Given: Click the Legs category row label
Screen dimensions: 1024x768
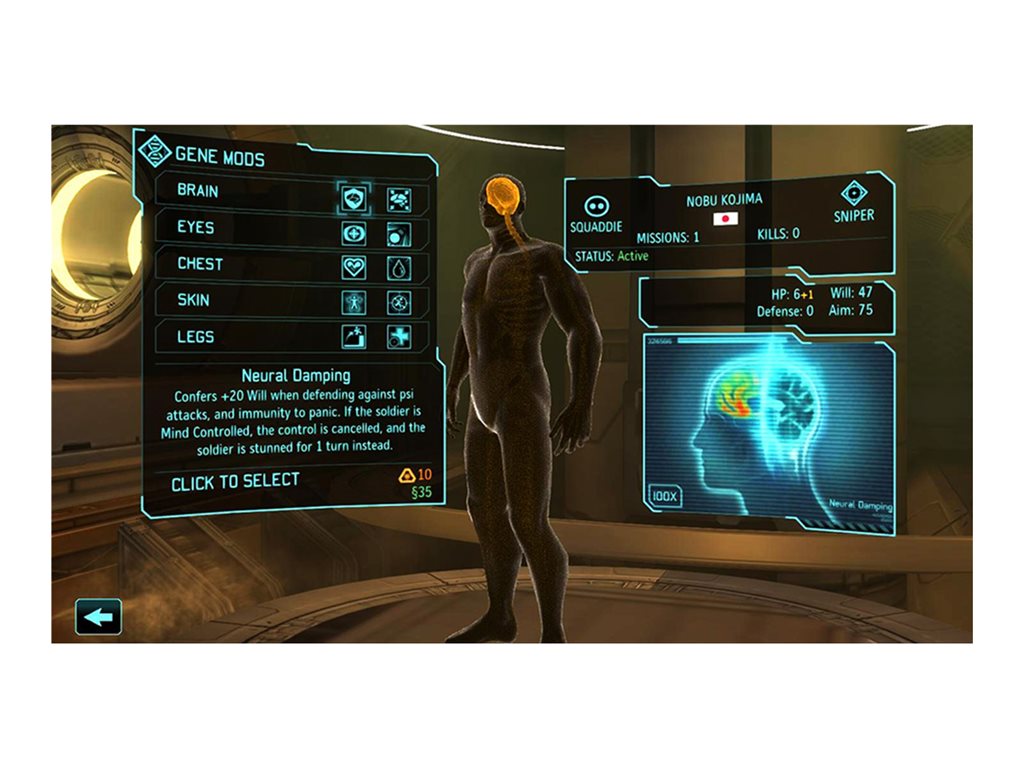Looking at the screenshot, I should tap(196, 337).
